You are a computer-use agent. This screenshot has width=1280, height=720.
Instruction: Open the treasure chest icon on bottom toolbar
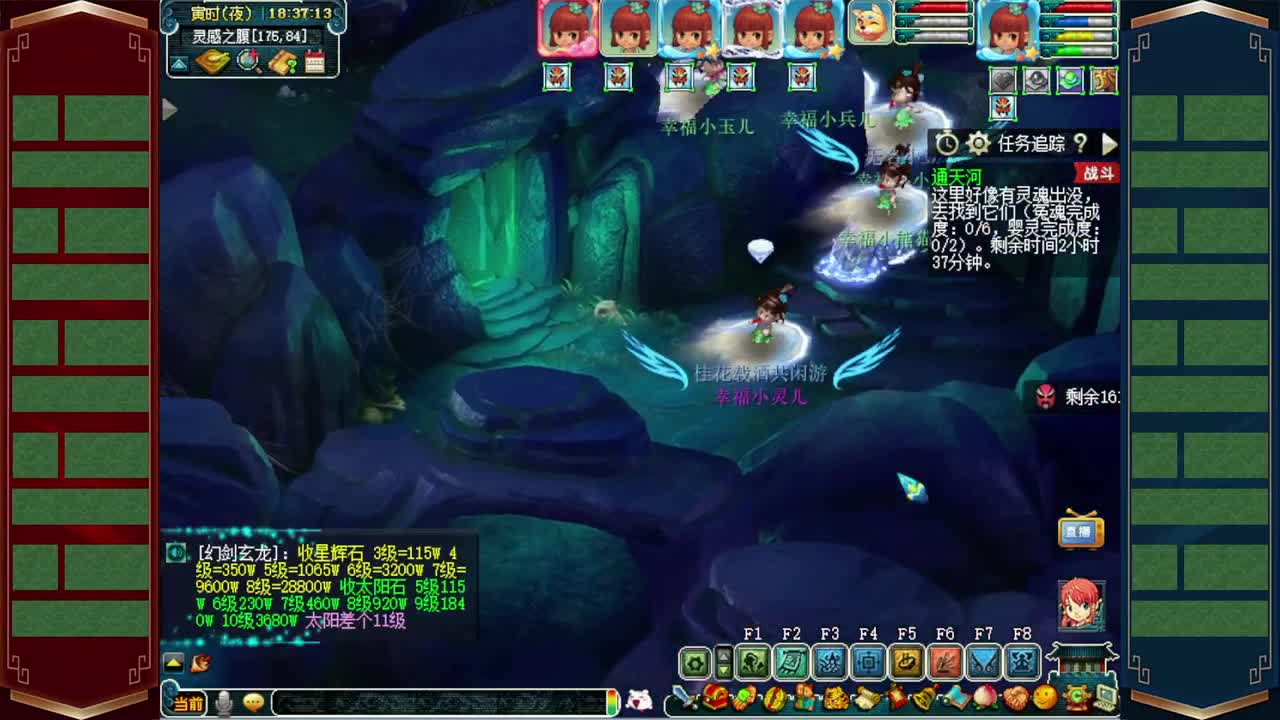pyautogui.click(x=716, y=697)
